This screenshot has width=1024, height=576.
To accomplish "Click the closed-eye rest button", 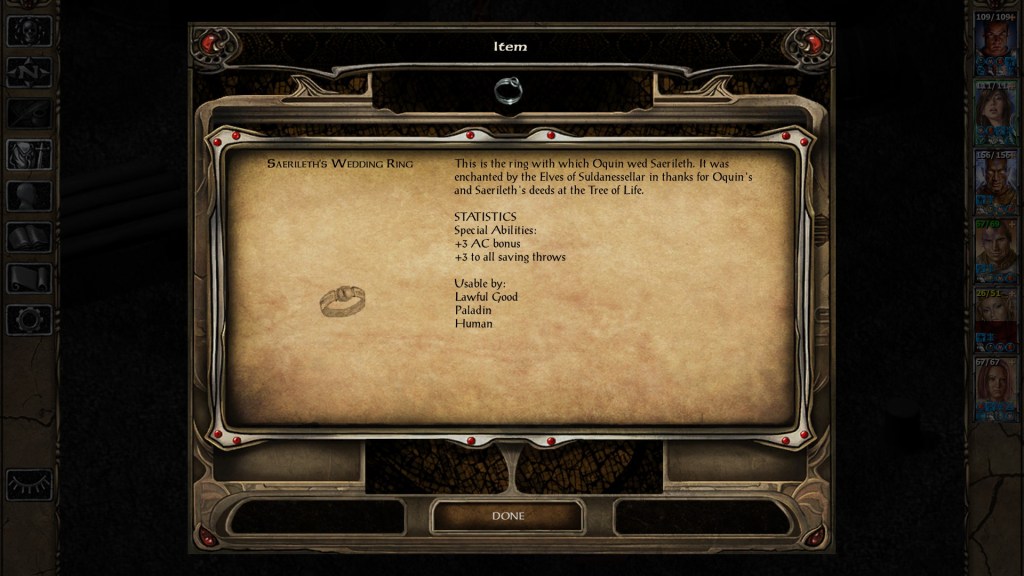I will click(x=29, y=484).
